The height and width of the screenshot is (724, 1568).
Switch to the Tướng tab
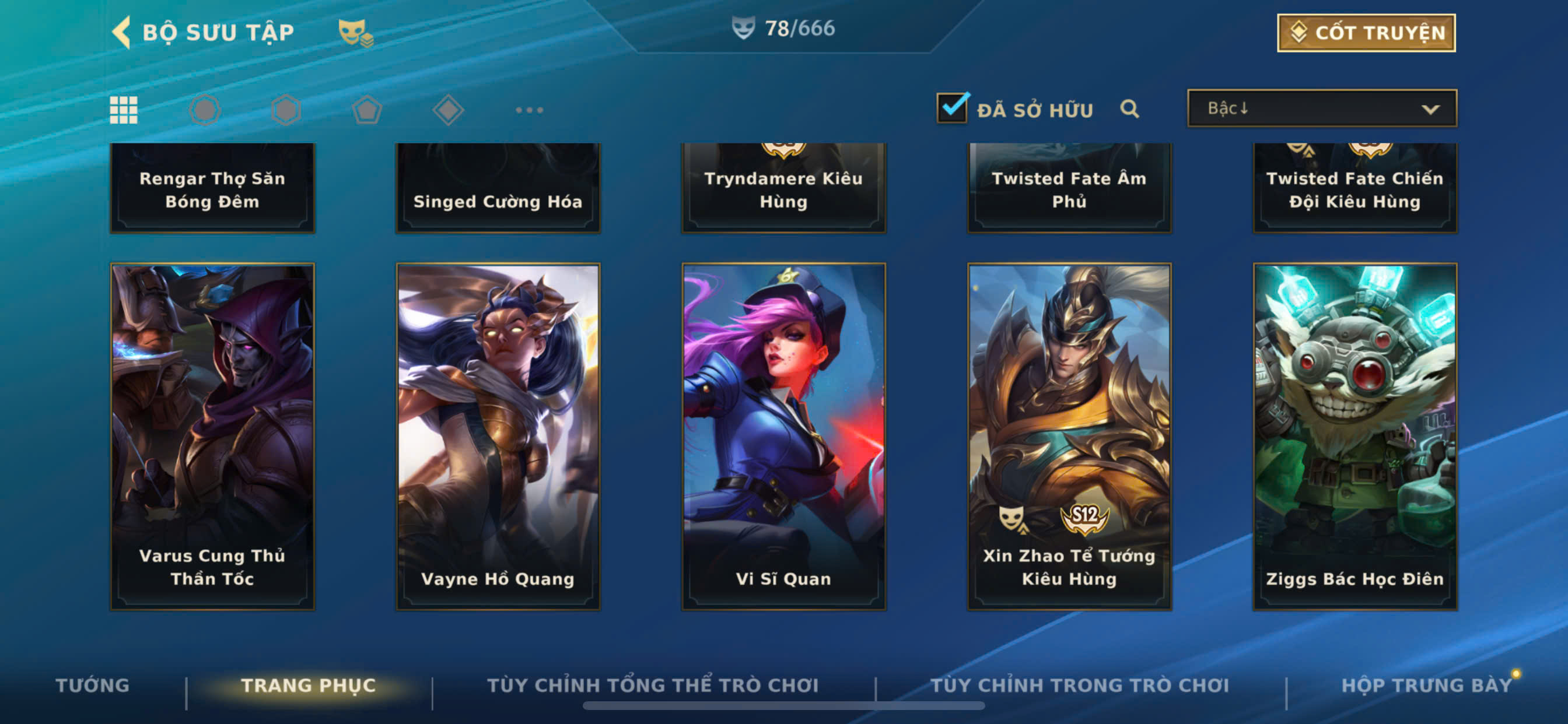(x=93, y=685)
